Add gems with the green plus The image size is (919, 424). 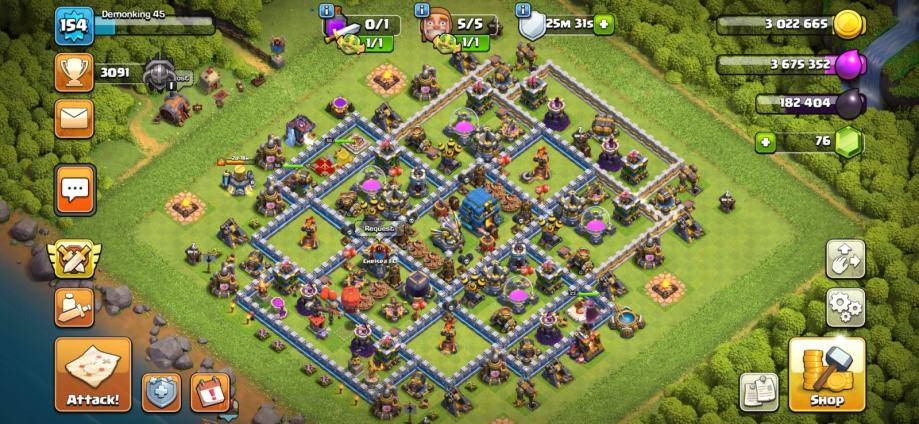[x=767, y=142]
